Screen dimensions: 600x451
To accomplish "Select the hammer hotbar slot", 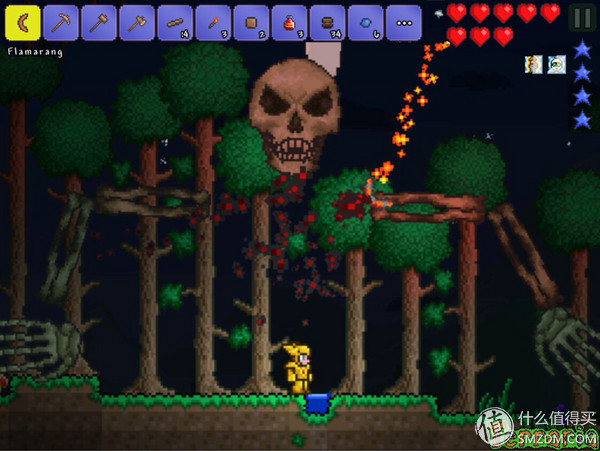I will click(99, 20).
